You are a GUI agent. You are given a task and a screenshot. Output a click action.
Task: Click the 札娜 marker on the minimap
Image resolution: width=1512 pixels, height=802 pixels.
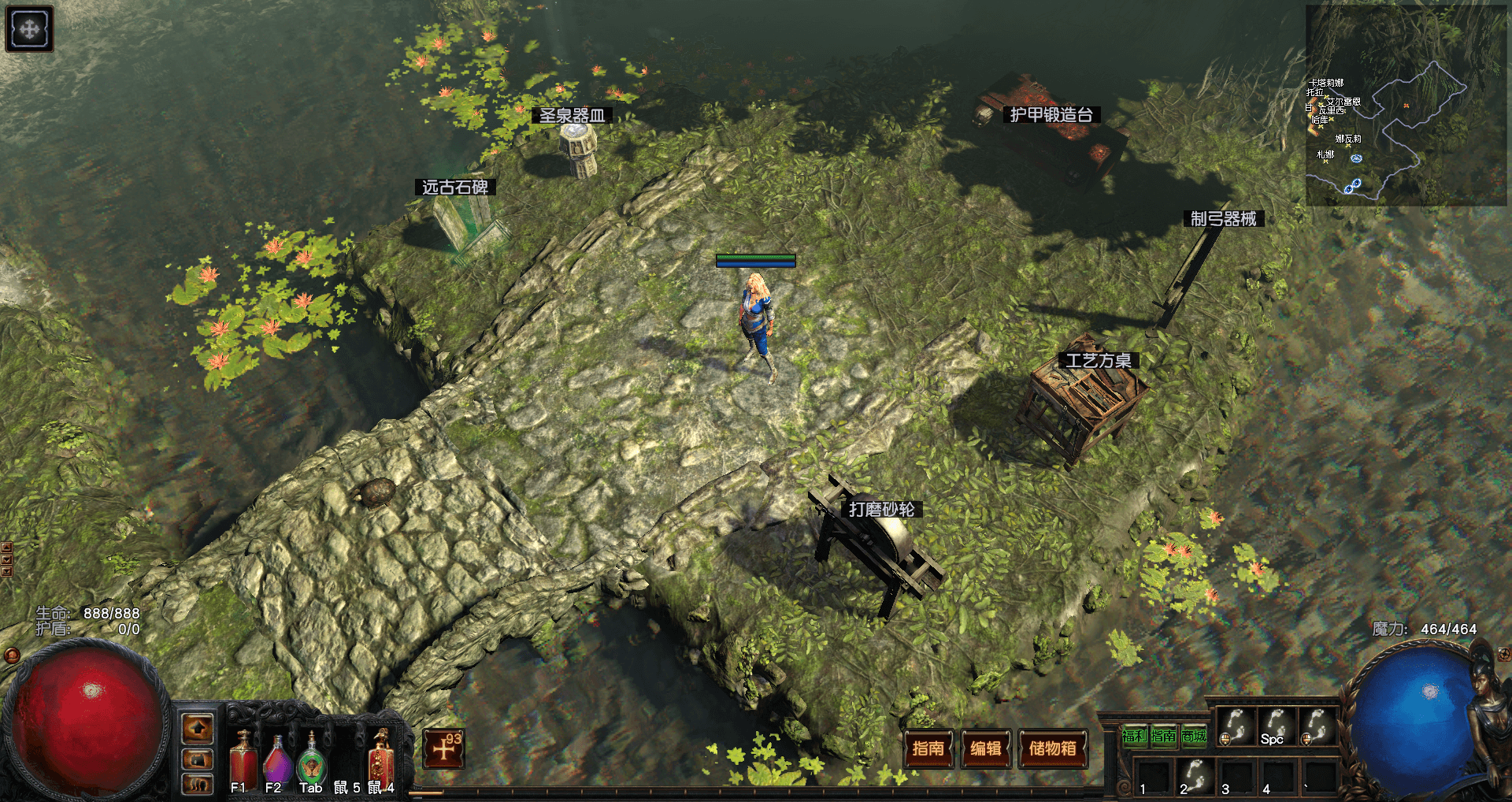coord(1325,155)
